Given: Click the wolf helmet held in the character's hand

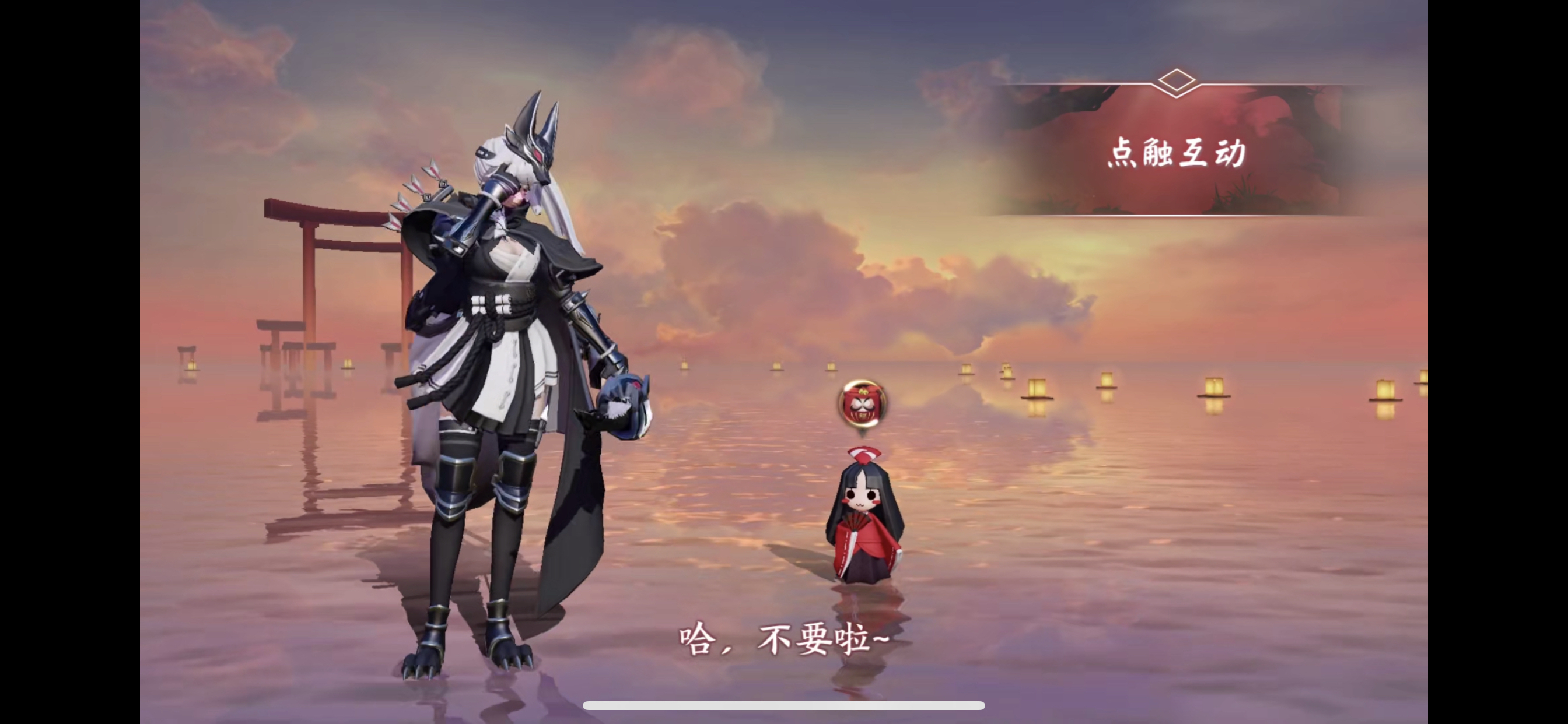Looking at the screenshot, I should pos(627,407).
